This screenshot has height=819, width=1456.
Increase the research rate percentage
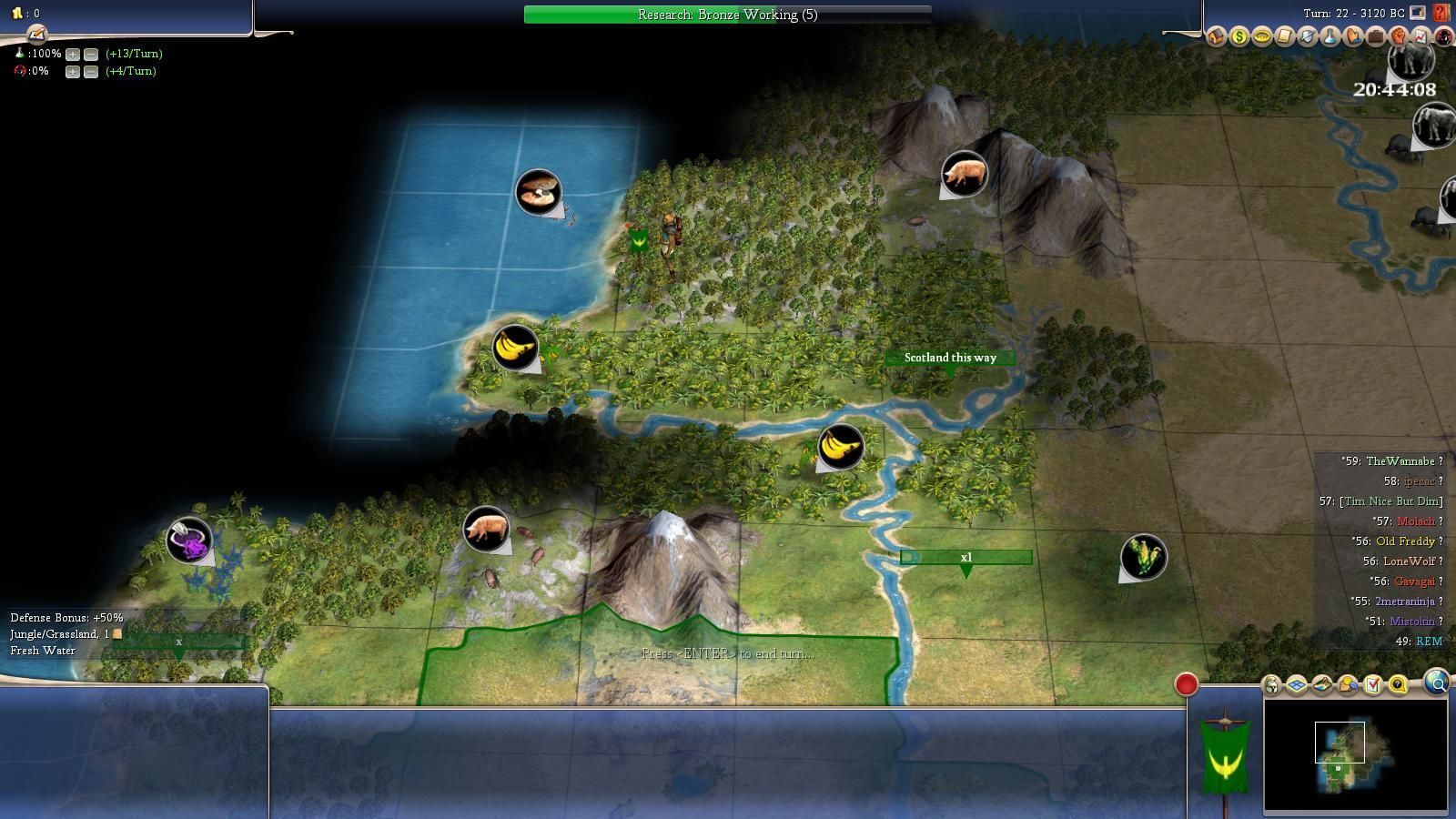tap(73, 54)
